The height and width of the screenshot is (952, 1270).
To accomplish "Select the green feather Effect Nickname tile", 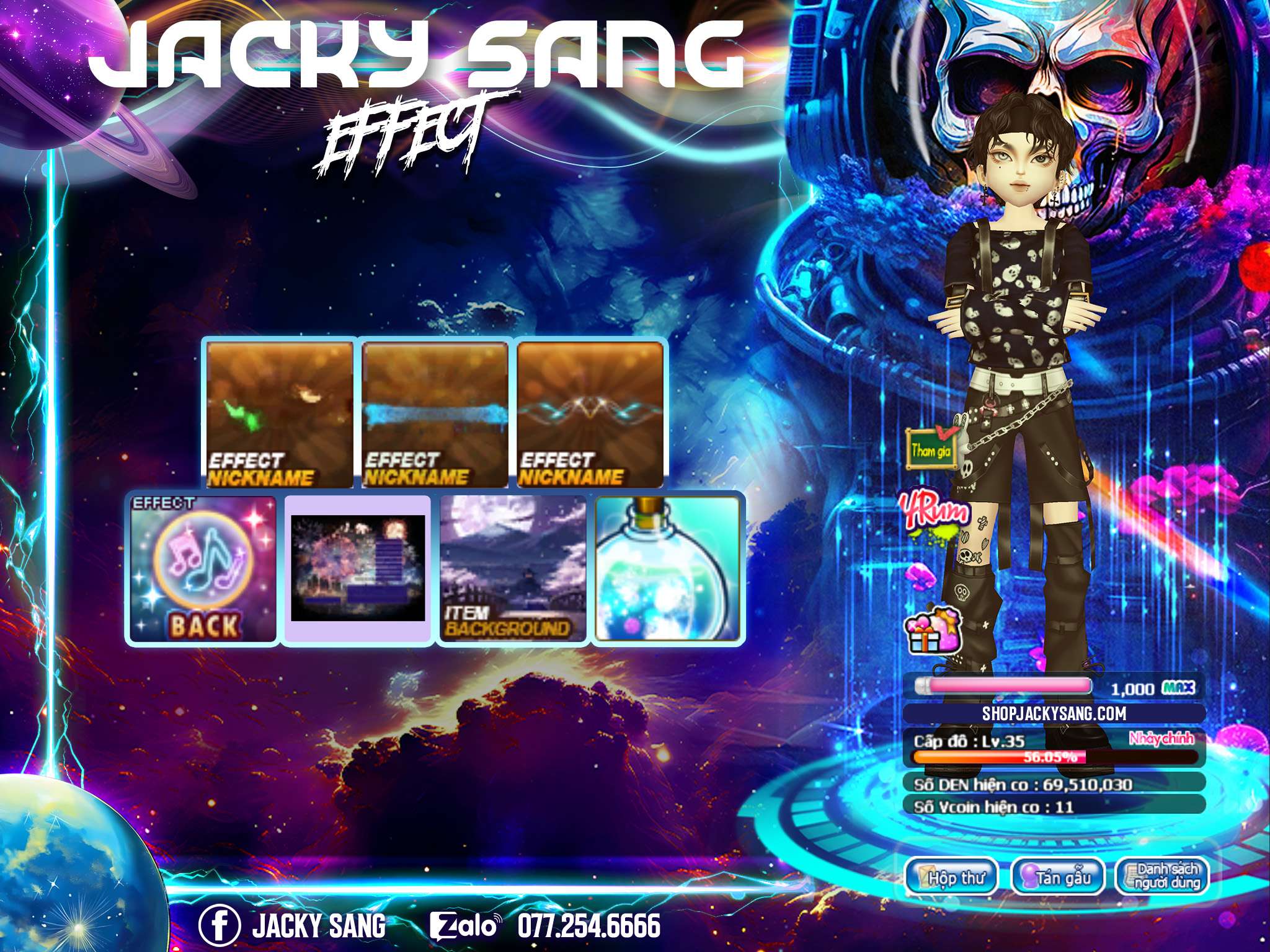I will point(280,415).
